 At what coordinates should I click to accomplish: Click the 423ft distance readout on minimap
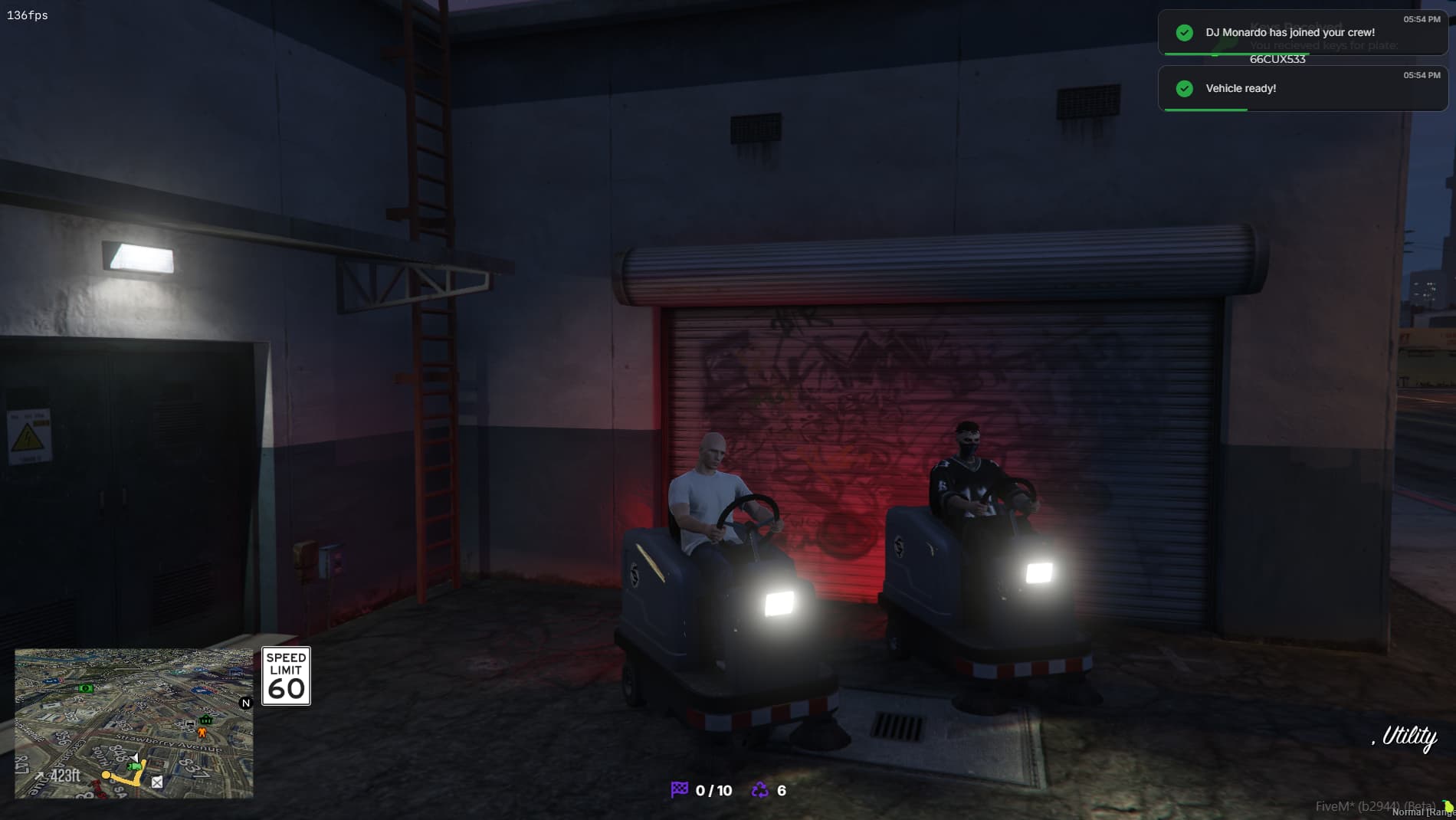[x=64, y=776]
